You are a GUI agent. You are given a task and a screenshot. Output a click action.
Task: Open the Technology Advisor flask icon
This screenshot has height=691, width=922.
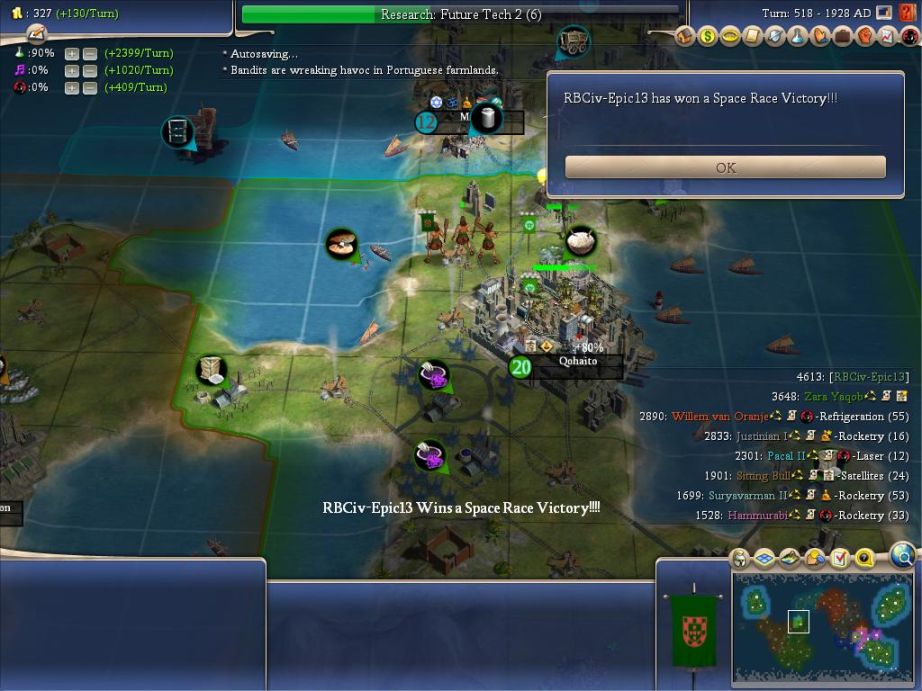point(797,37)
